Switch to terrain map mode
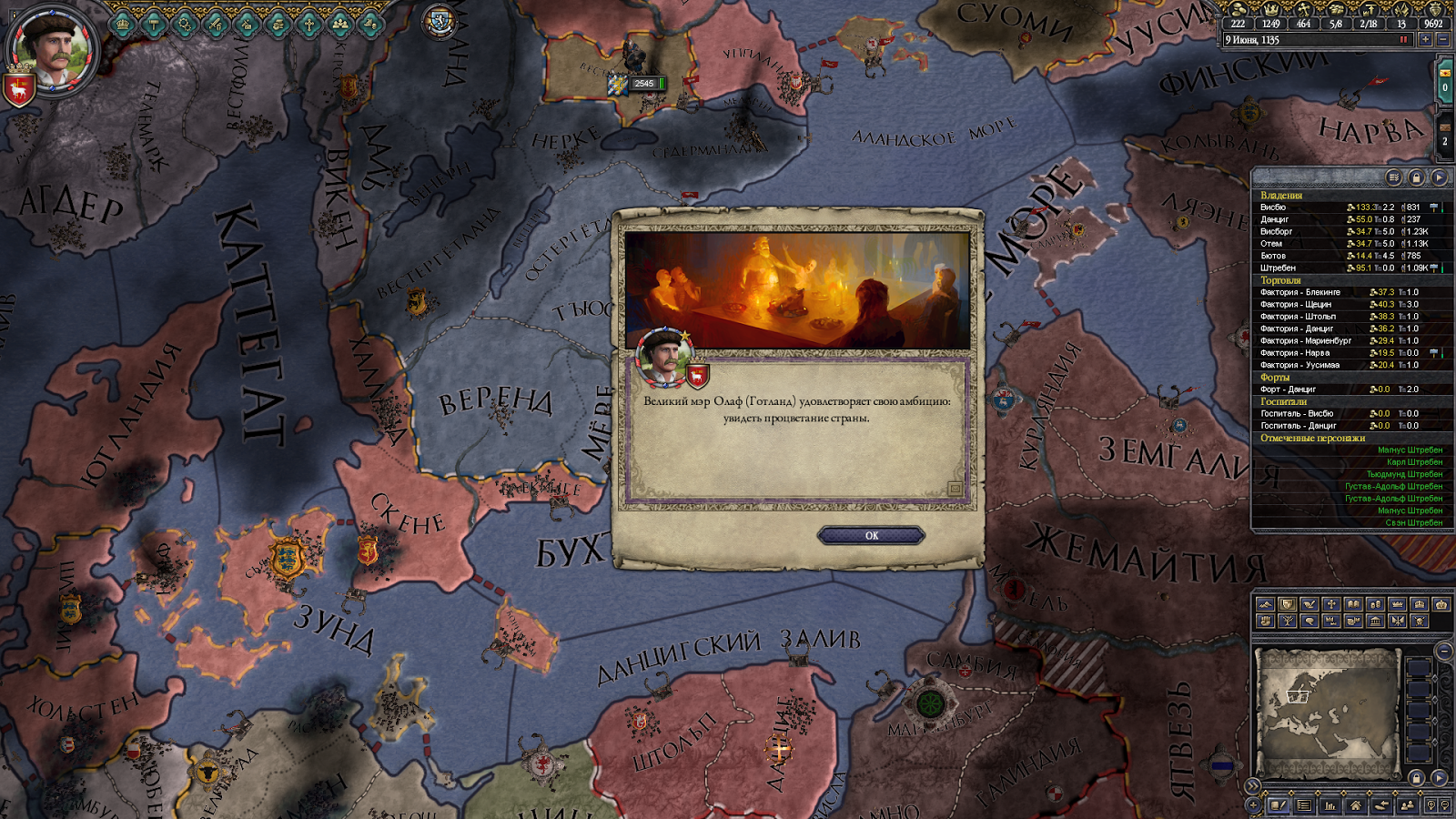 pos(1265,604)
